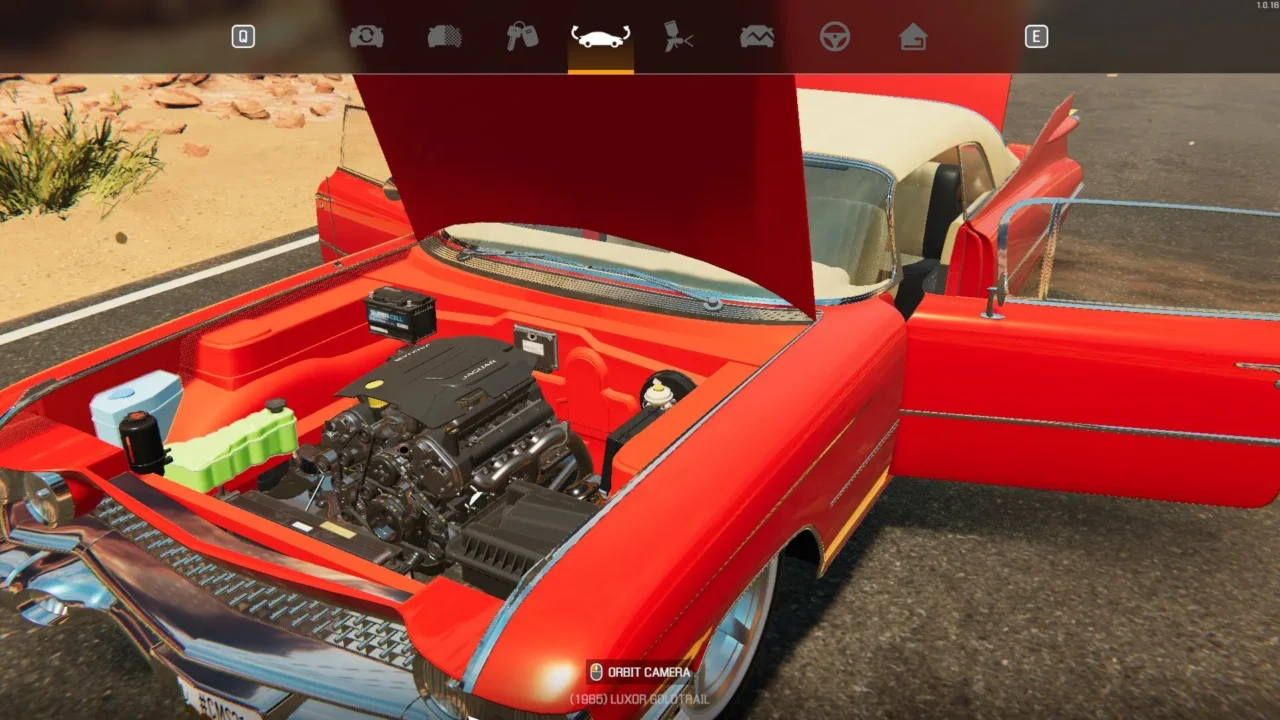
Task: Open the house exit tab
Action: pos(913,37)
